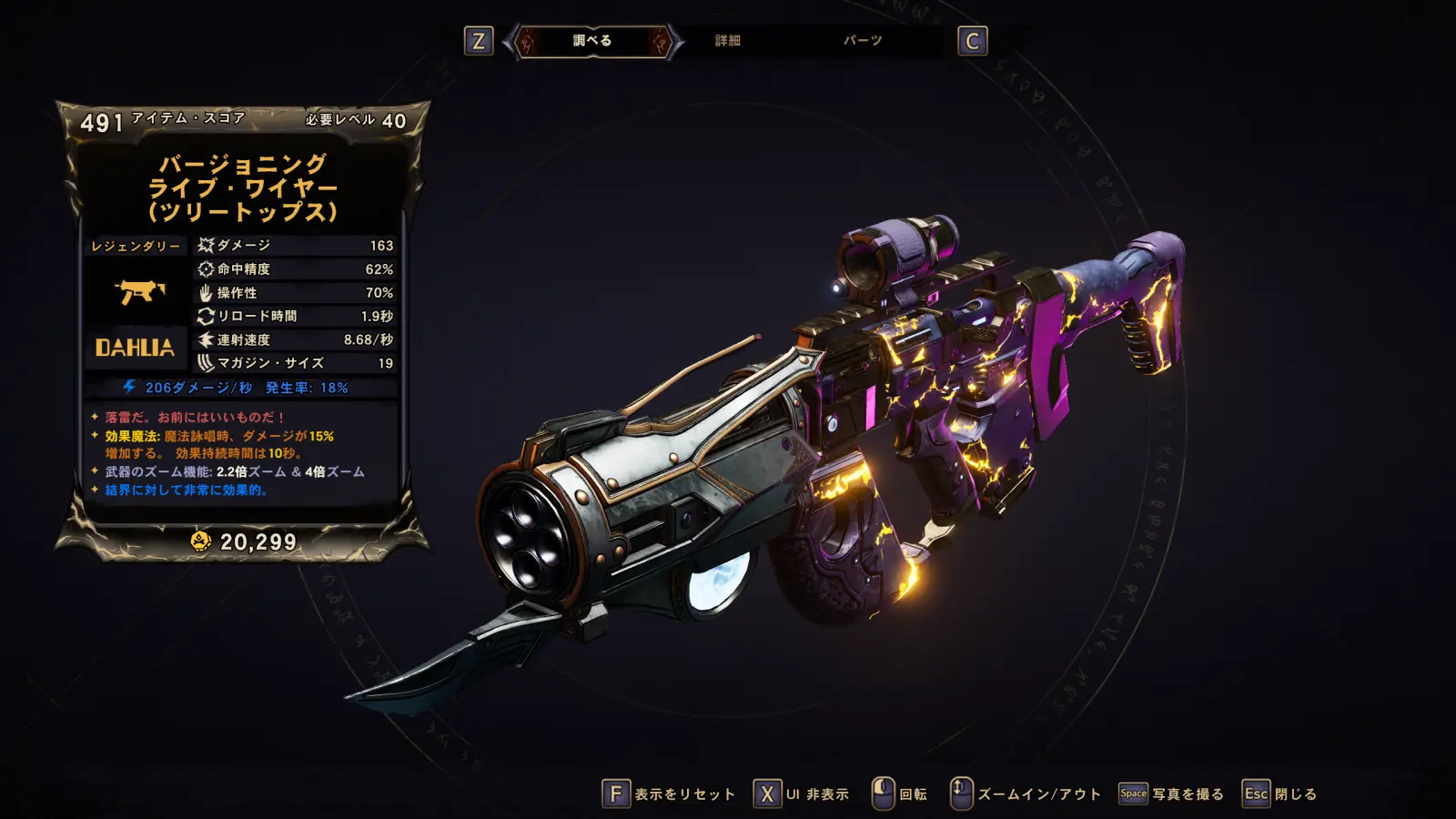
Task: Close the inspect screen with 閉じる
Action: pos(1280,794)
